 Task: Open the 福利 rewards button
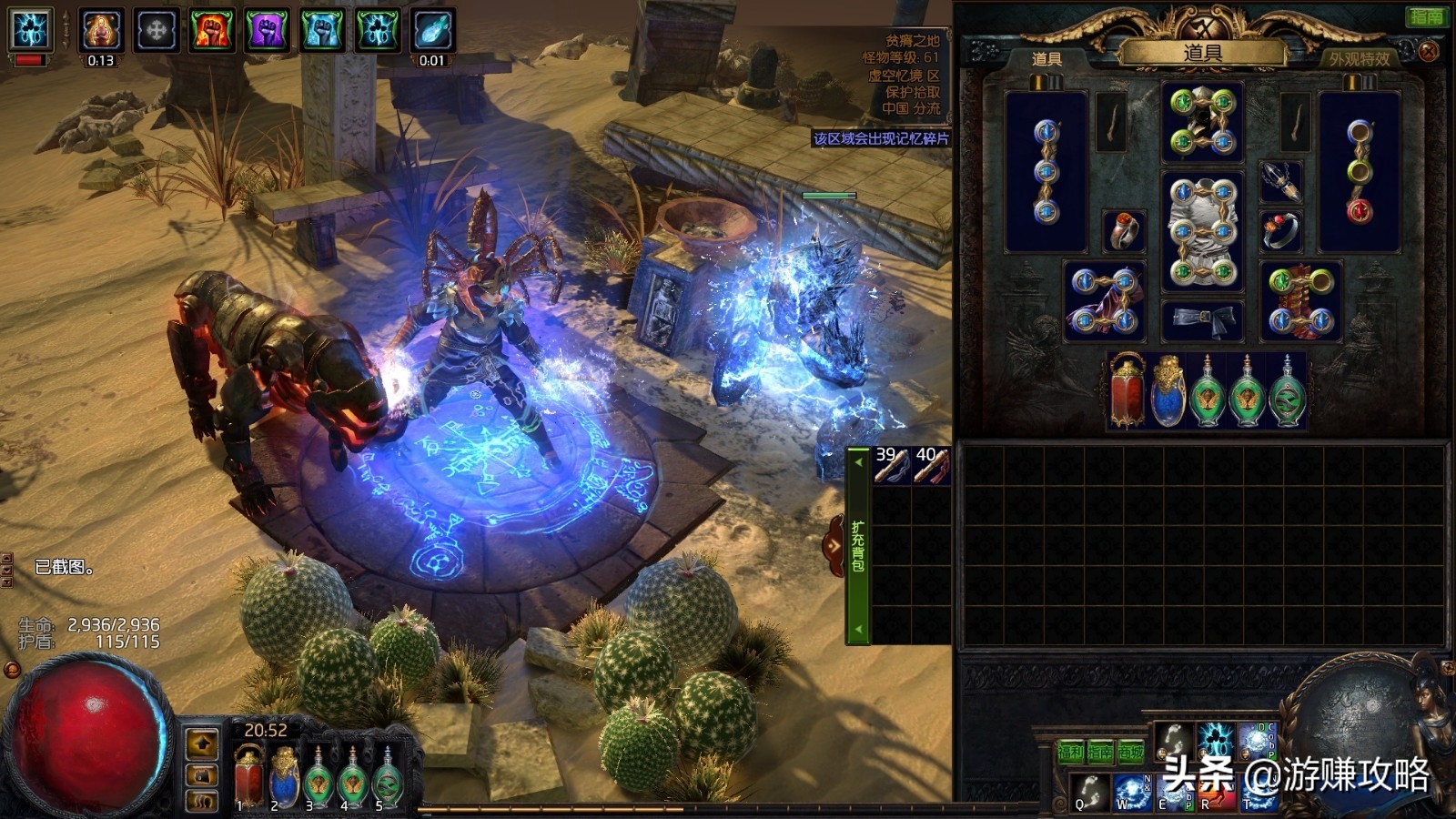click(x=1070, y=752)
